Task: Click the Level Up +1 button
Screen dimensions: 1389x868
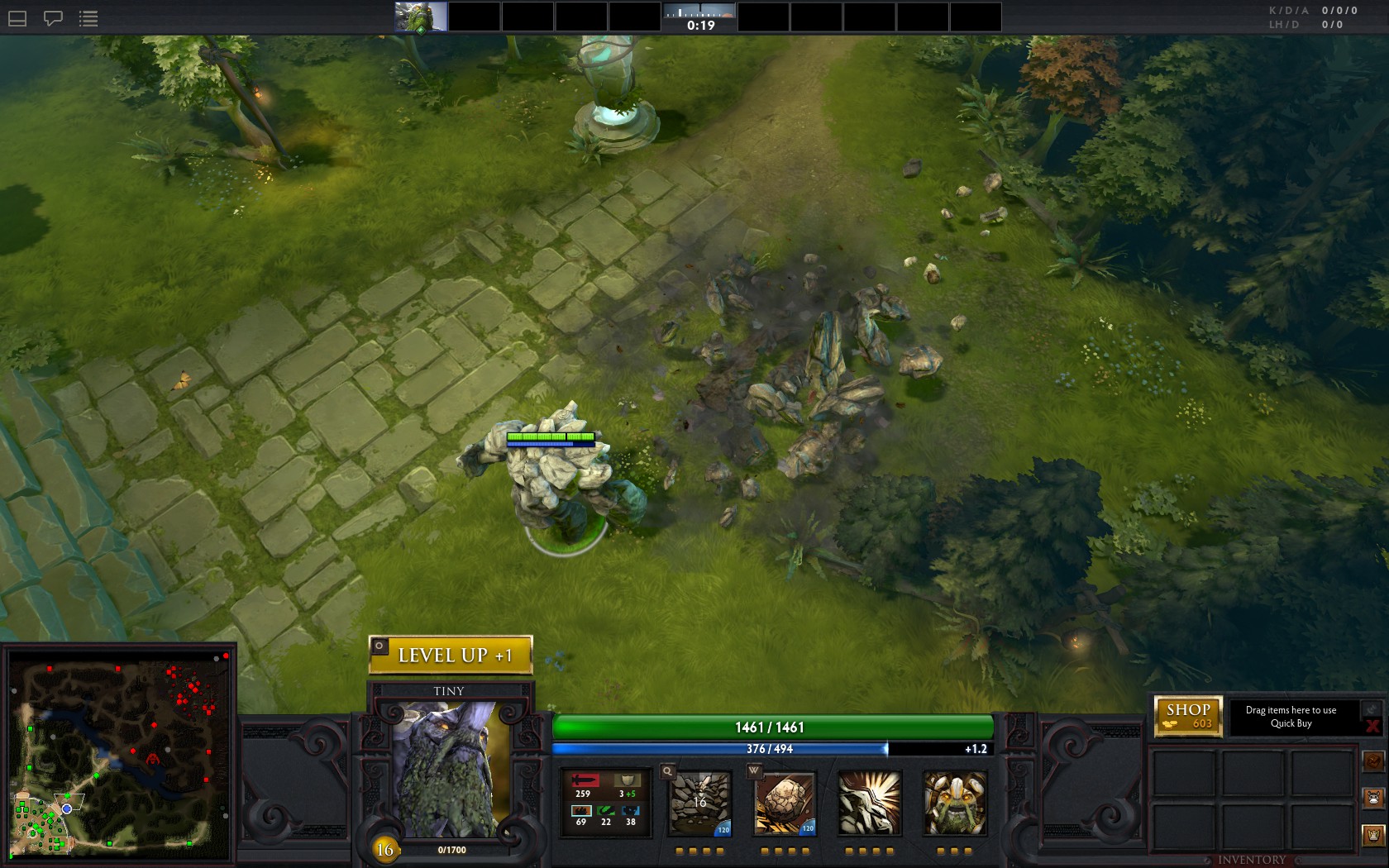Action: (451, 656)
